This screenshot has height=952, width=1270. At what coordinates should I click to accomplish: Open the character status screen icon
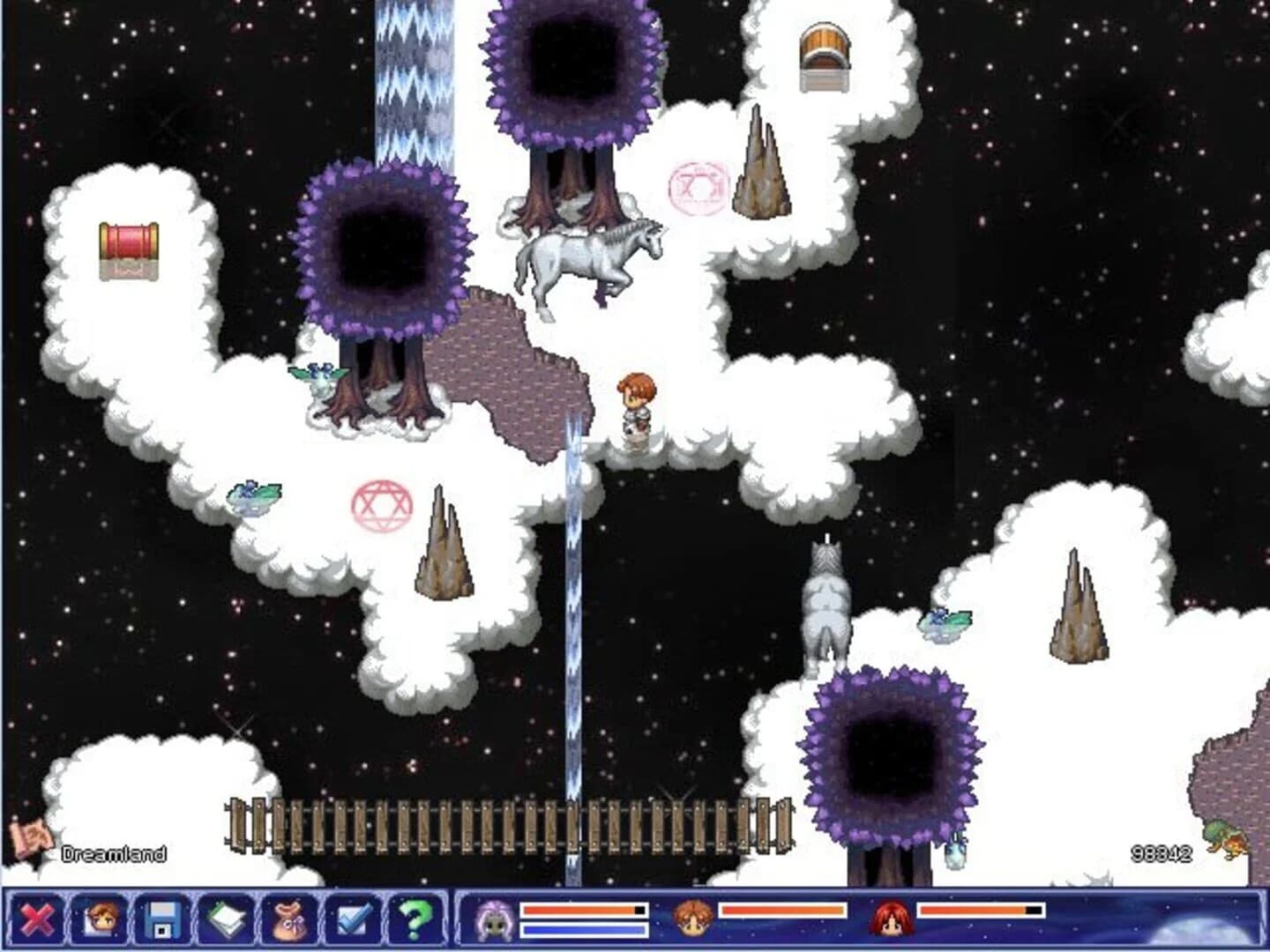point(100,919)
